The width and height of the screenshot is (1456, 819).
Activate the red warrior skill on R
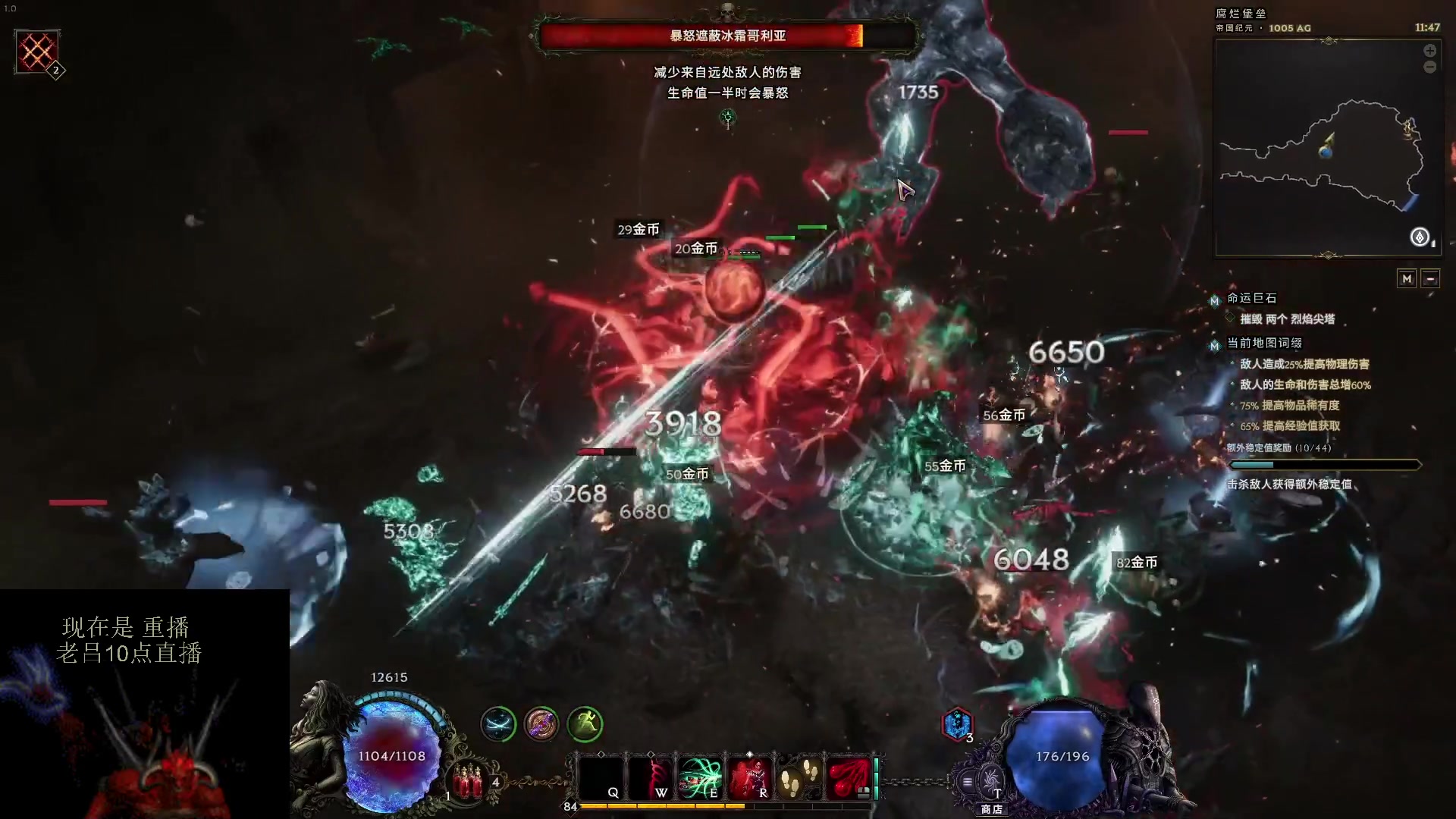[x=749, y=778]
